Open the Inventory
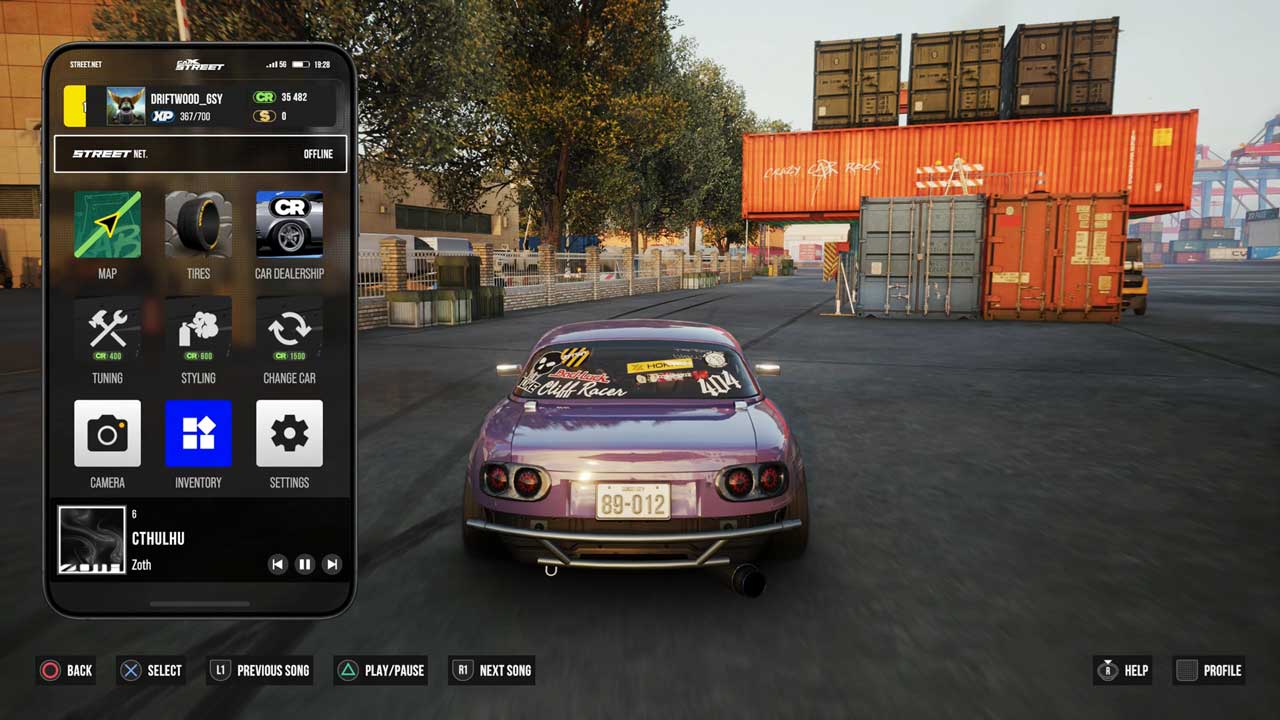Viewport: 1280px width, 720px height. click(198, 434)
